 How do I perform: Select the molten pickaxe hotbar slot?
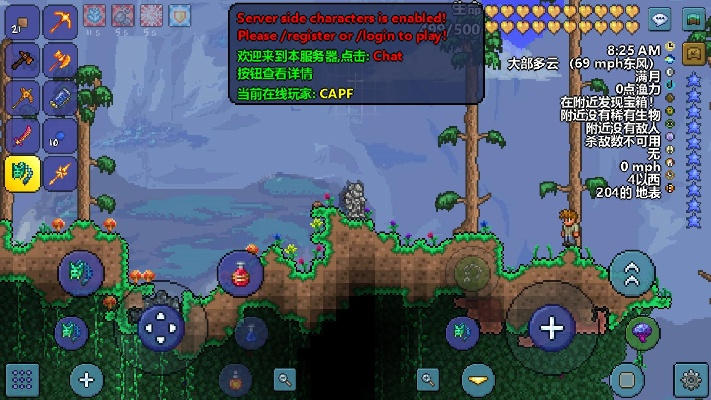coord(60,19)
